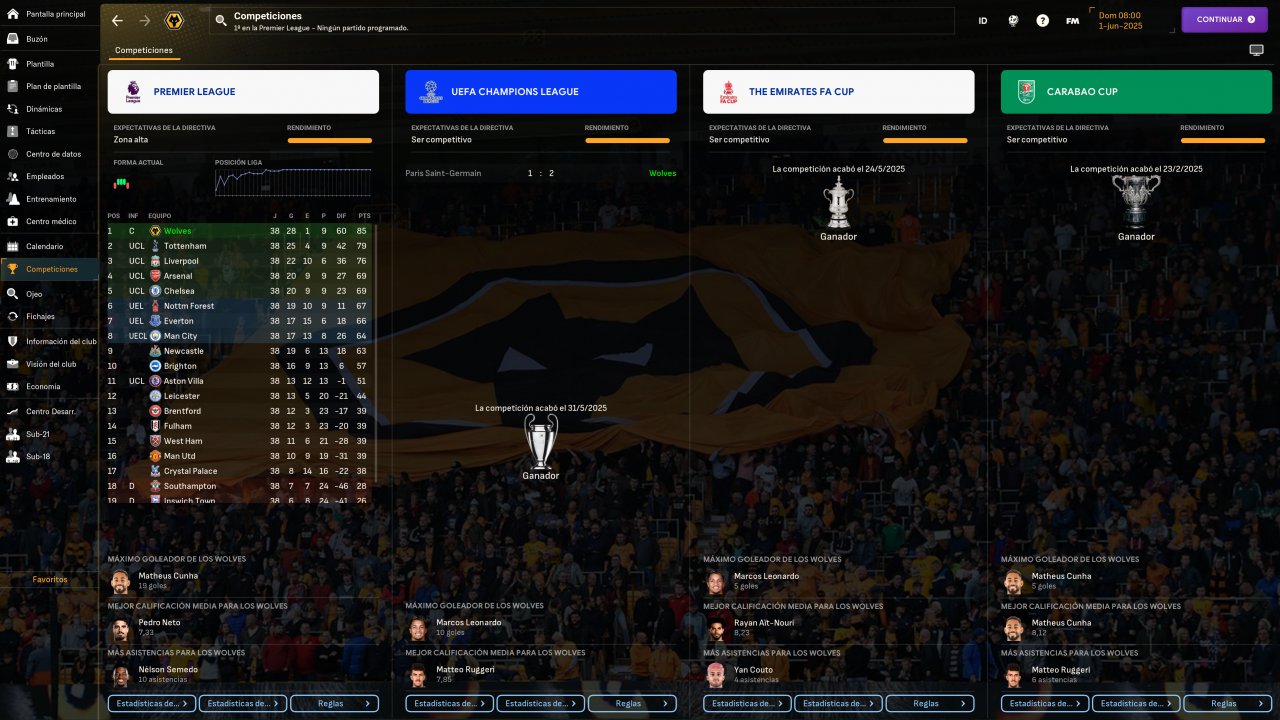This screenshot has height=720, width=1280.
Task: Open the help question mark icon
Action: [1043, 20]
